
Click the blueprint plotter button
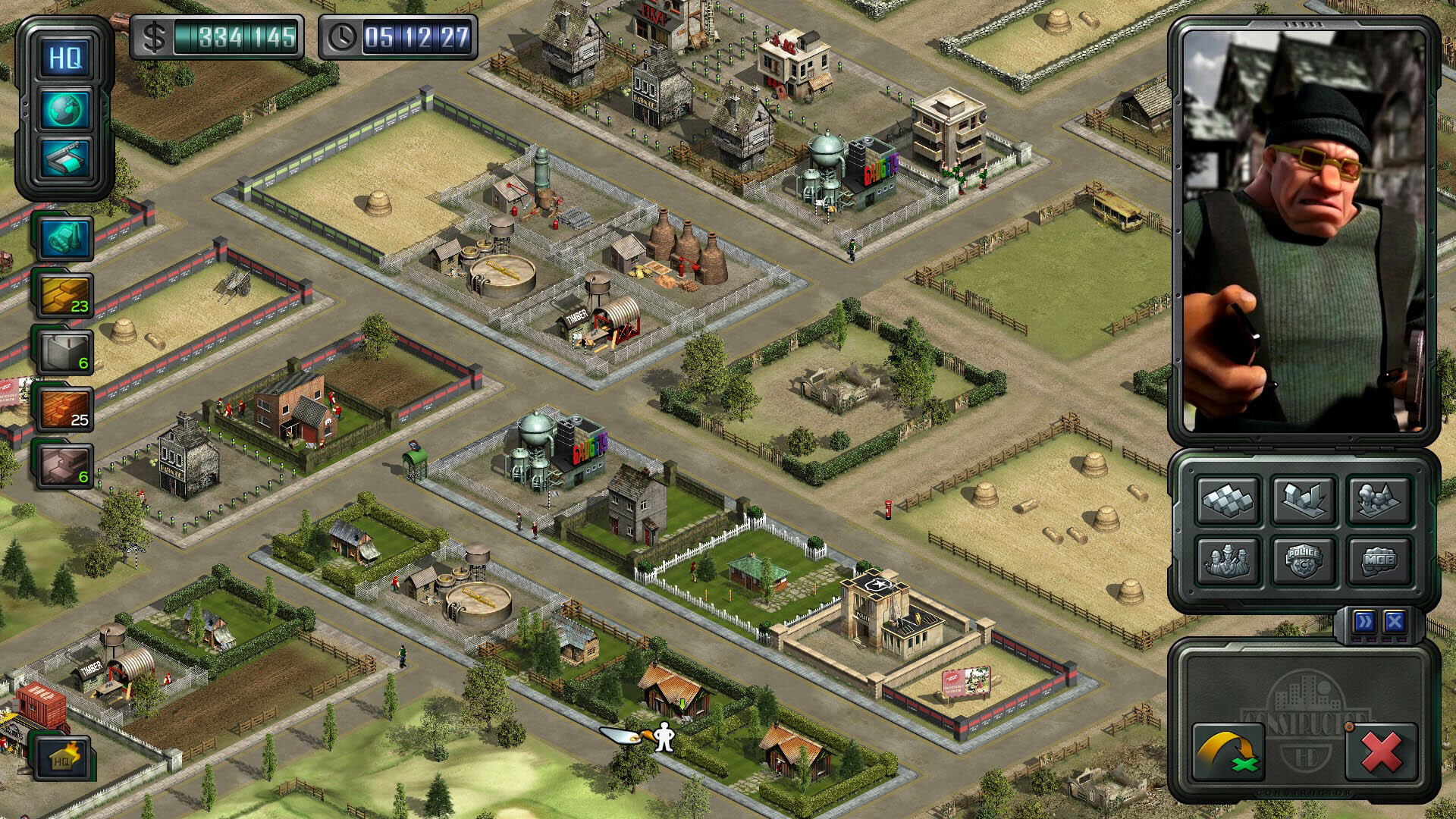[x=65, y=160]
